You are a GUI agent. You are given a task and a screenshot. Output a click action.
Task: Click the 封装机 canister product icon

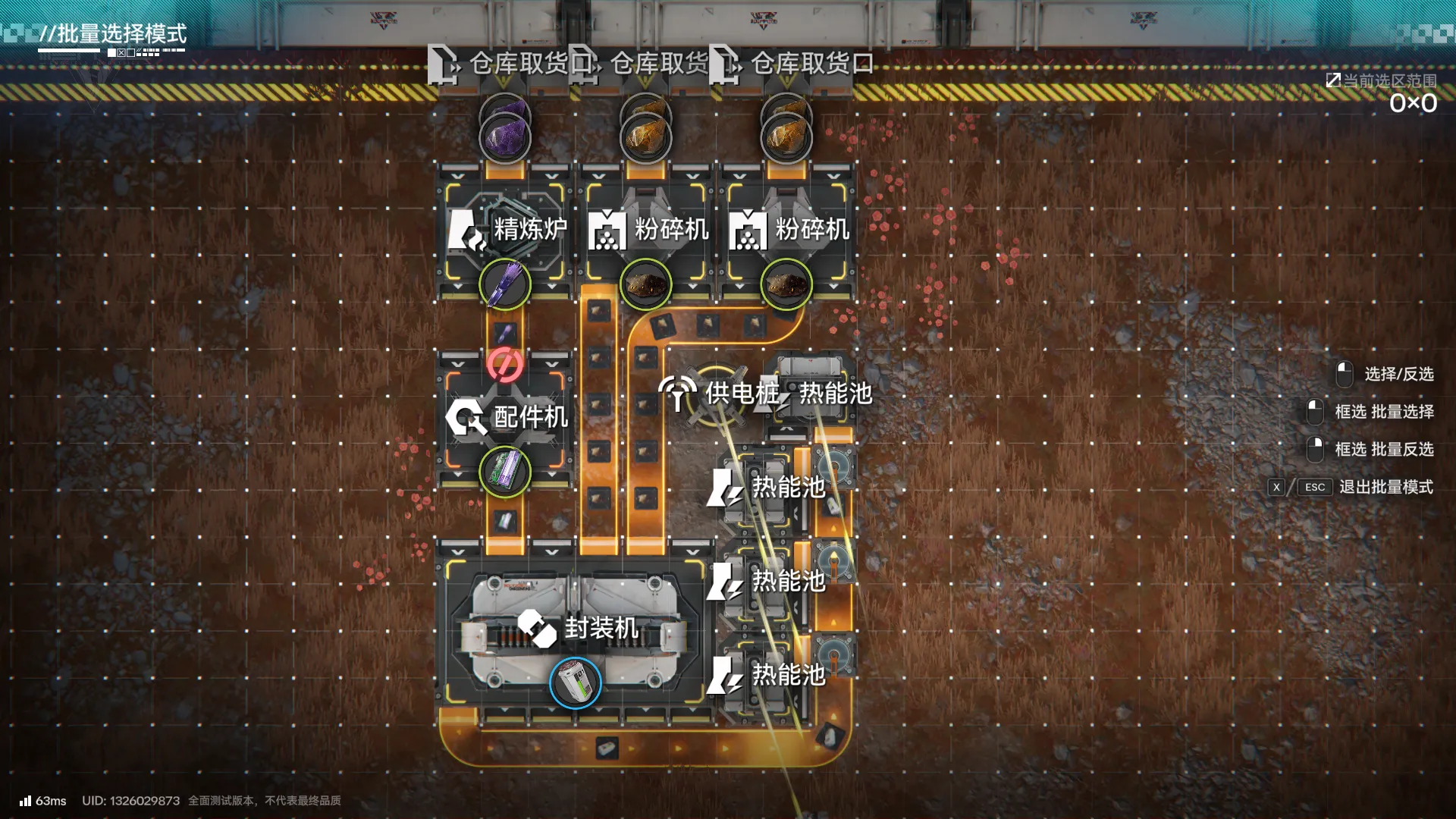[576, 683]
